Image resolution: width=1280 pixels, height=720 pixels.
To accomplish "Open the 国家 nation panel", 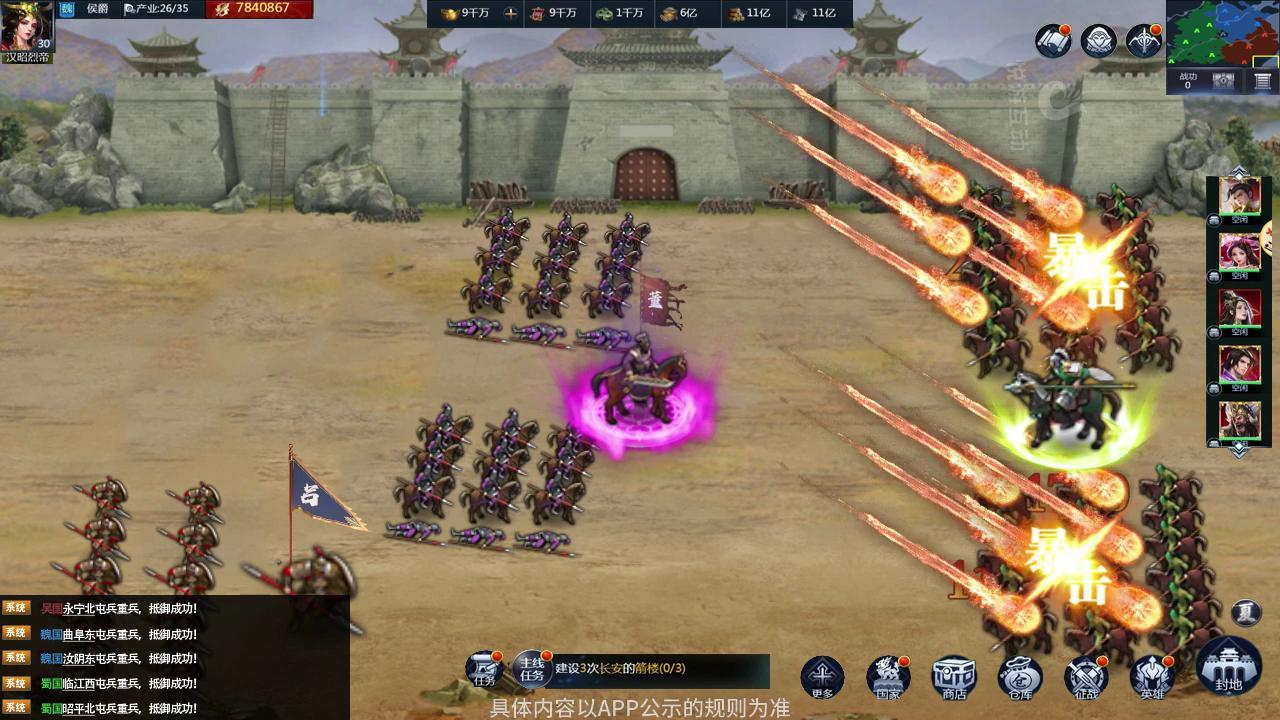I will click(888, 676).
